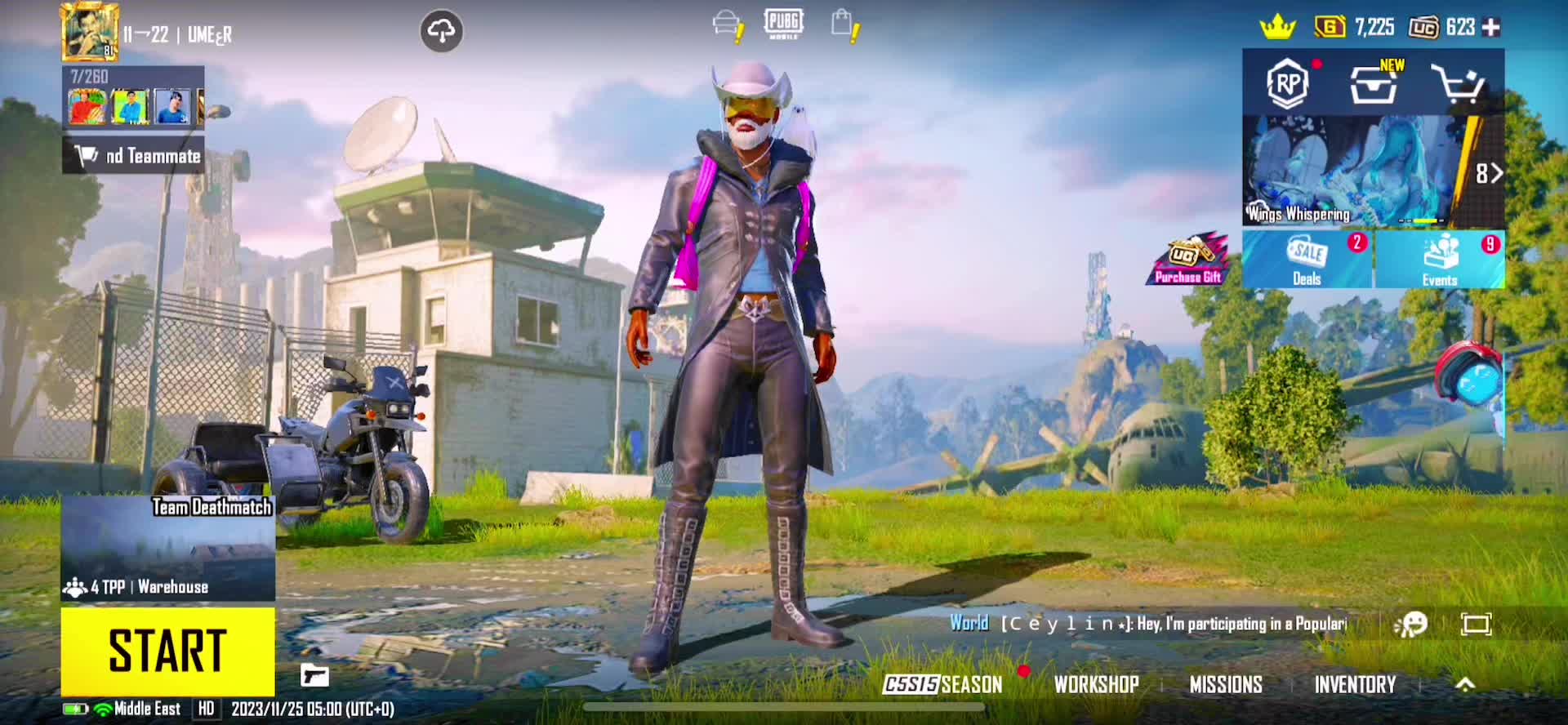
Task: Open the Workshop menu
Action: click(1096, 684)
